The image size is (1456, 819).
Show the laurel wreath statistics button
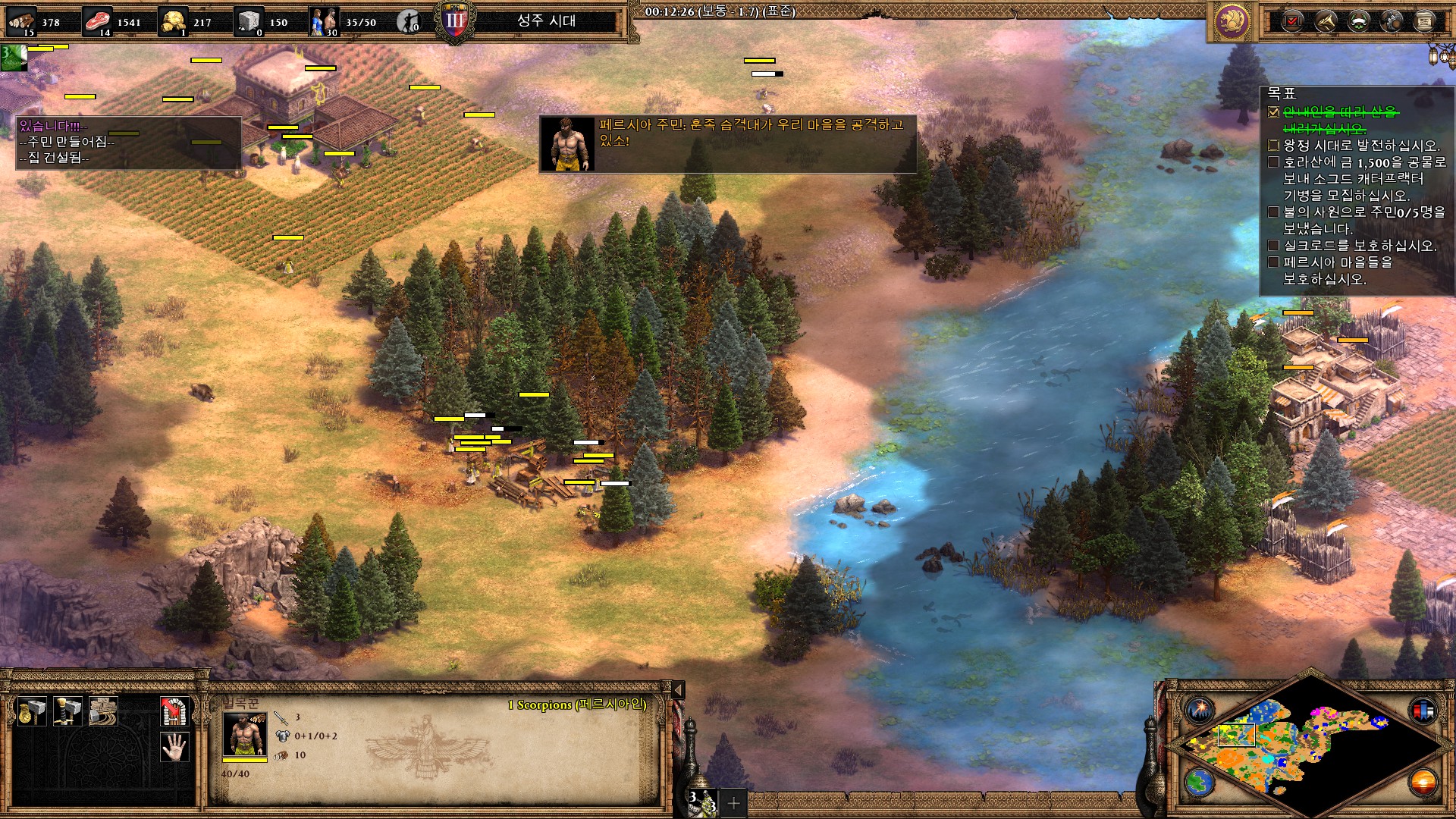point(1358,21)
